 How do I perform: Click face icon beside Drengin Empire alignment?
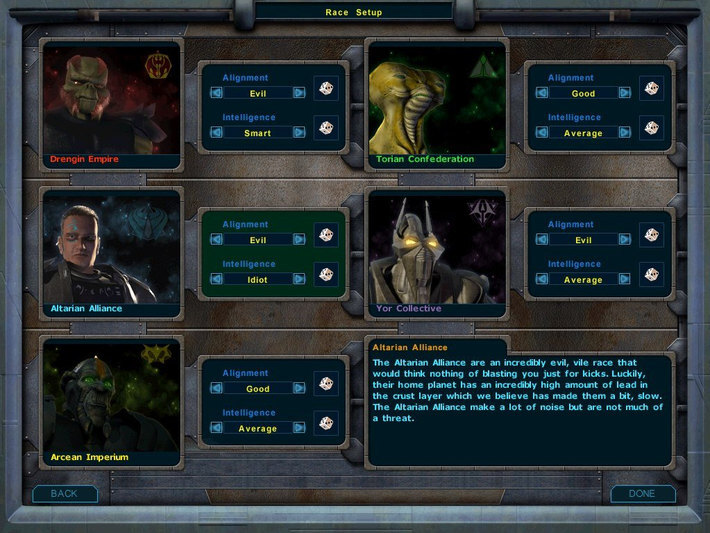(326, 88)
